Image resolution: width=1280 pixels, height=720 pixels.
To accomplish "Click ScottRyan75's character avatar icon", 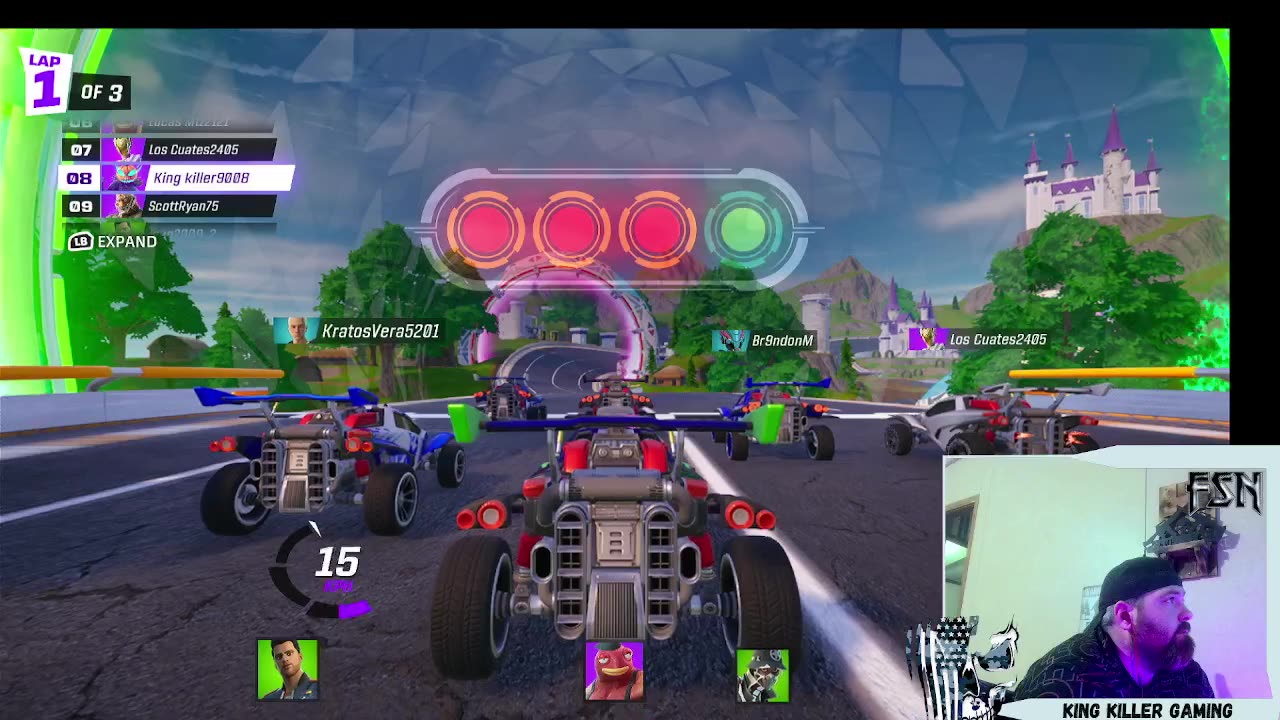I will 125,206.
